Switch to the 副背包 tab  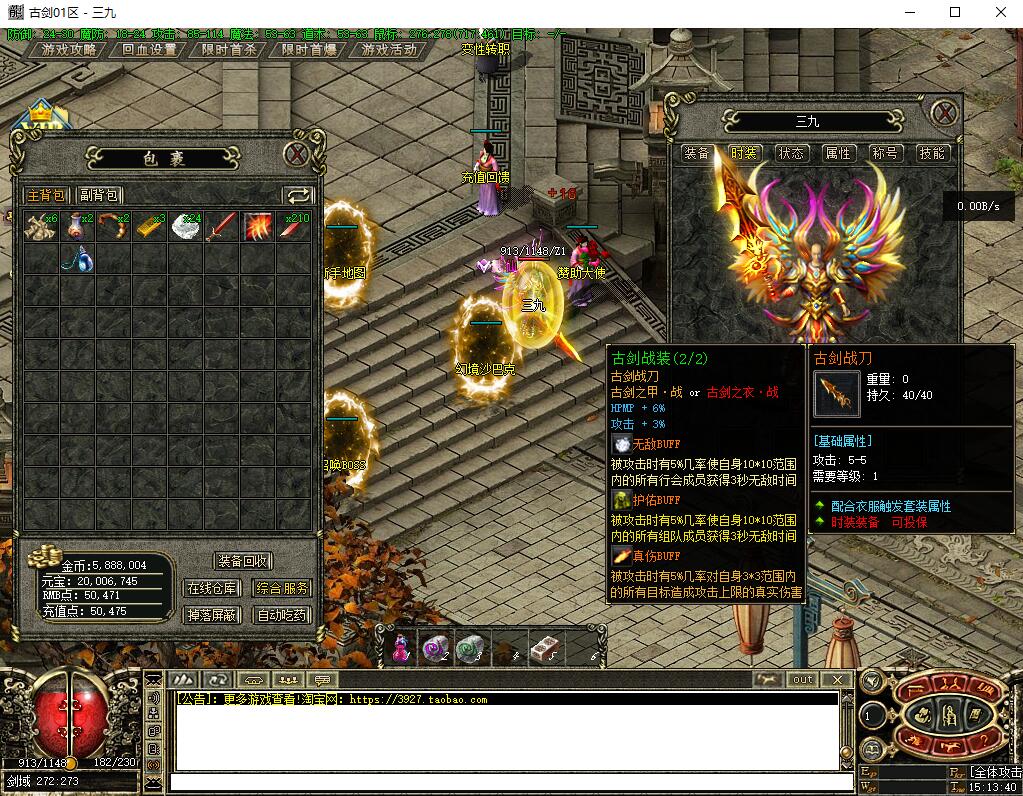tap(99, 195)
